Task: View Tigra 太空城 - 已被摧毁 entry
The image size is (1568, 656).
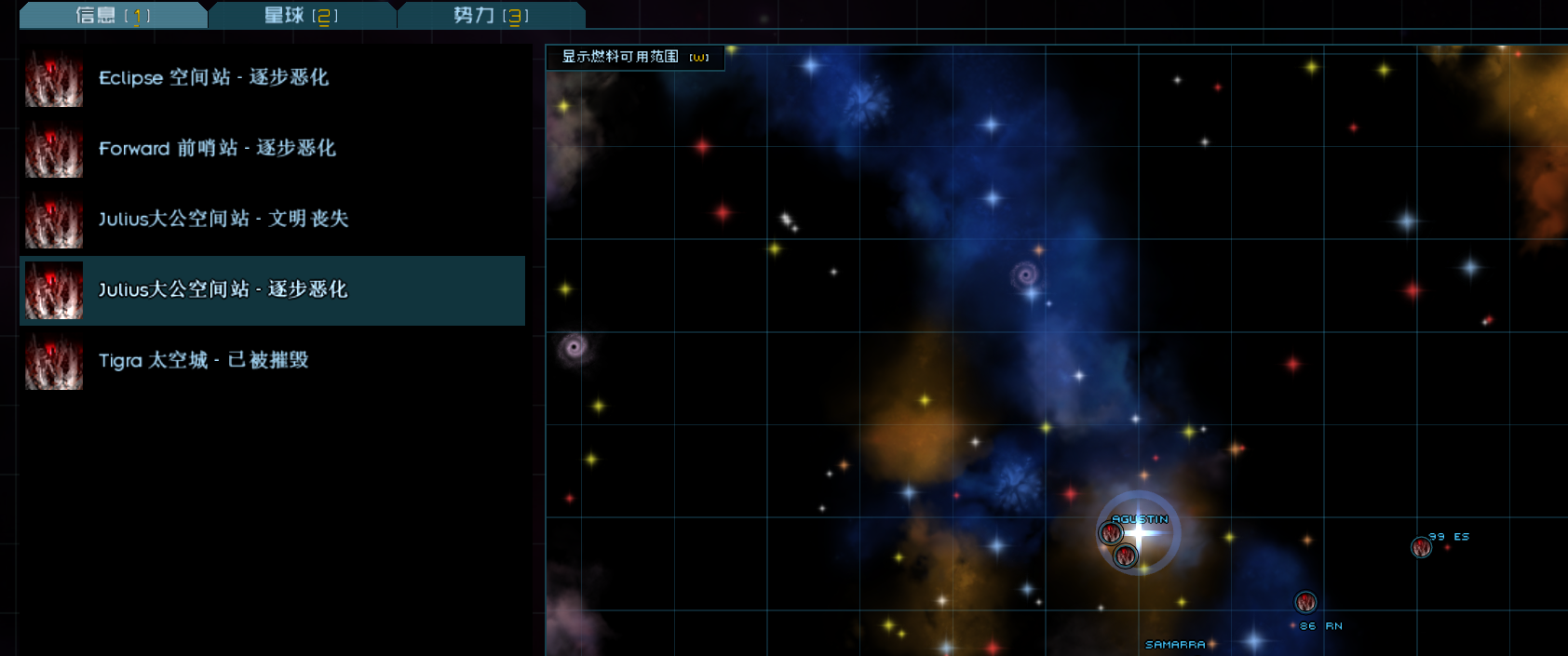Action: pos(203,360)
